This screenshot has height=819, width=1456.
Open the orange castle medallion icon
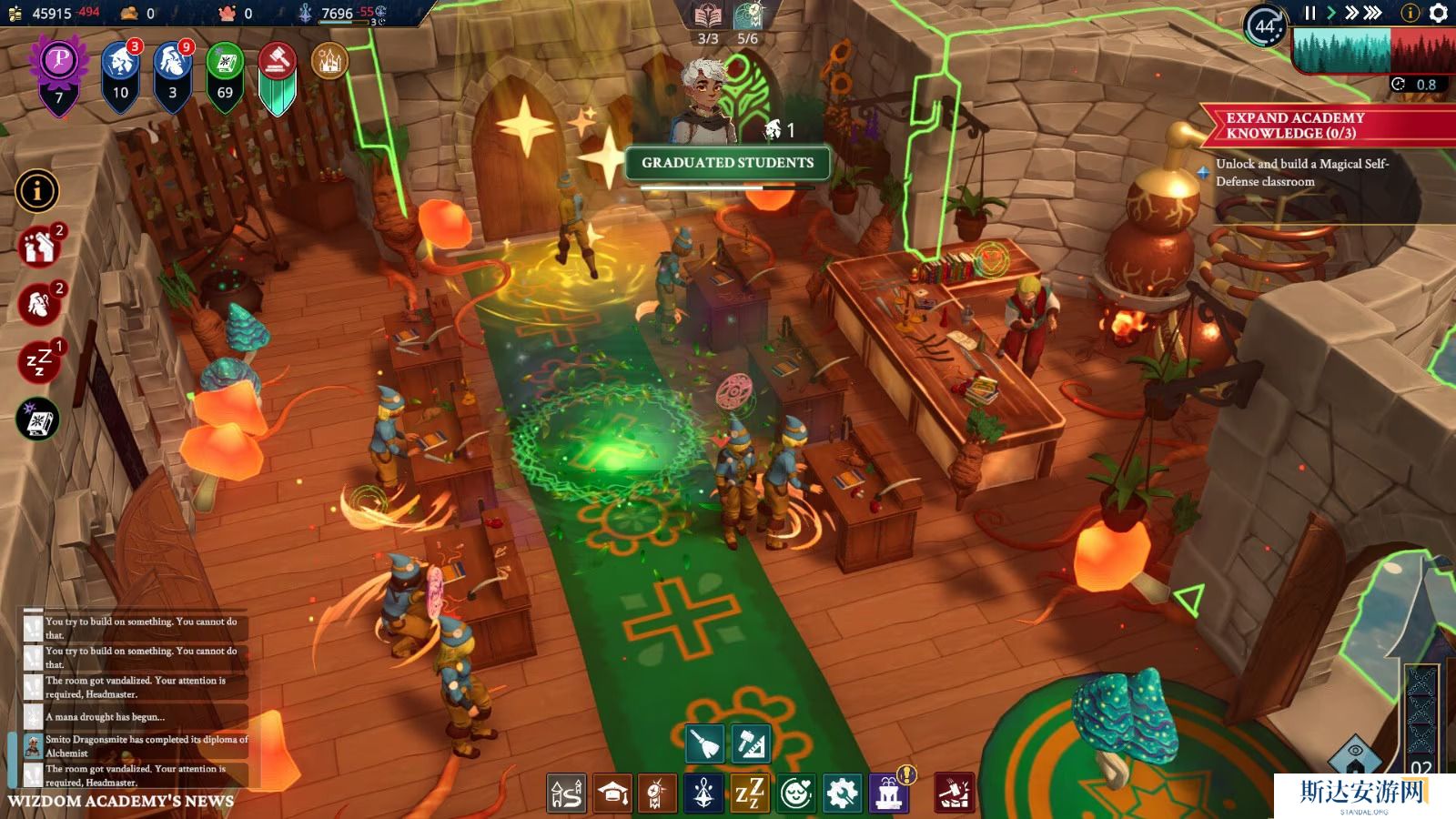(329, 62)
